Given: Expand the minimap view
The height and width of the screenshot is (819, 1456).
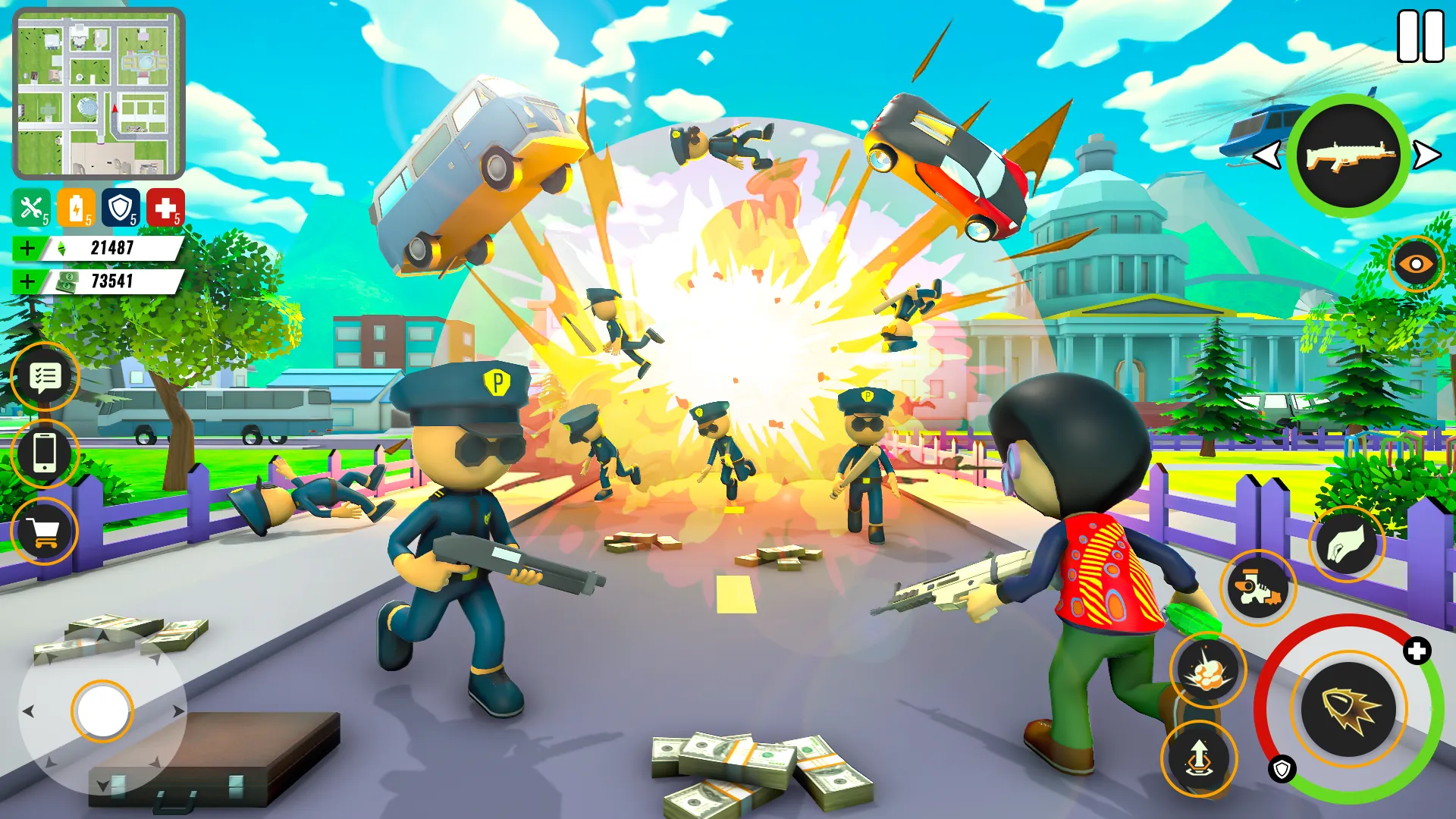Looking at the screenshot, I should (x=97, y=91).
